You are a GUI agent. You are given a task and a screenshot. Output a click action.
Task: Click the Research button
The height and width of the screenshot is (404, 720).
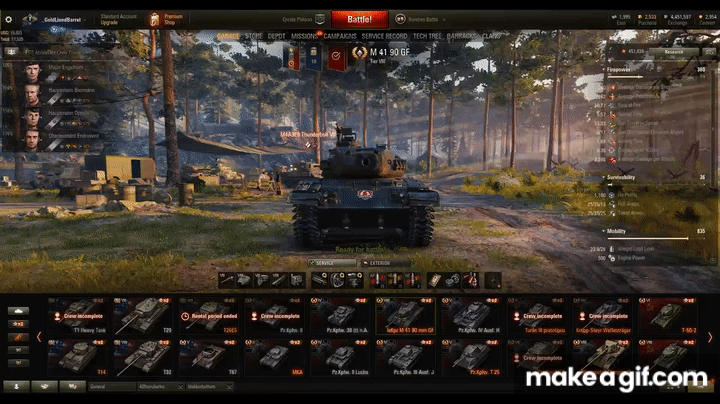[x=674, y=51]
